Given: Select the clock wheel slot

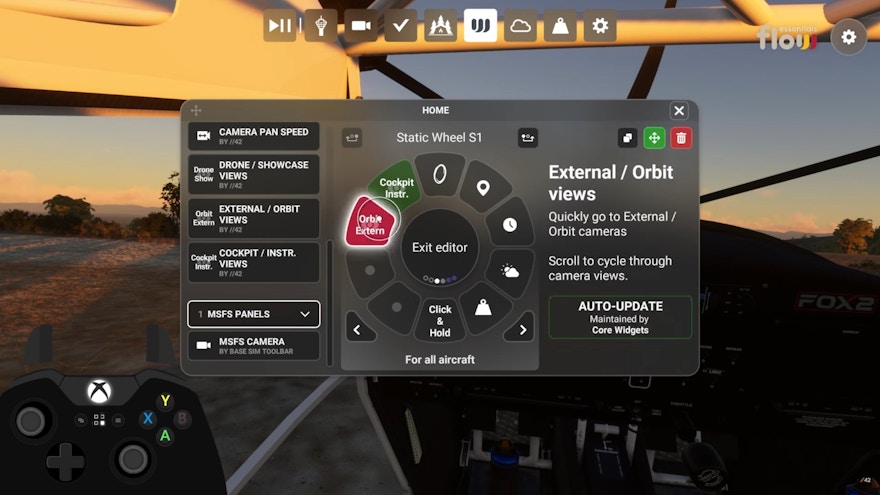Looking at the screenshot, I should (x=510, y=225).
